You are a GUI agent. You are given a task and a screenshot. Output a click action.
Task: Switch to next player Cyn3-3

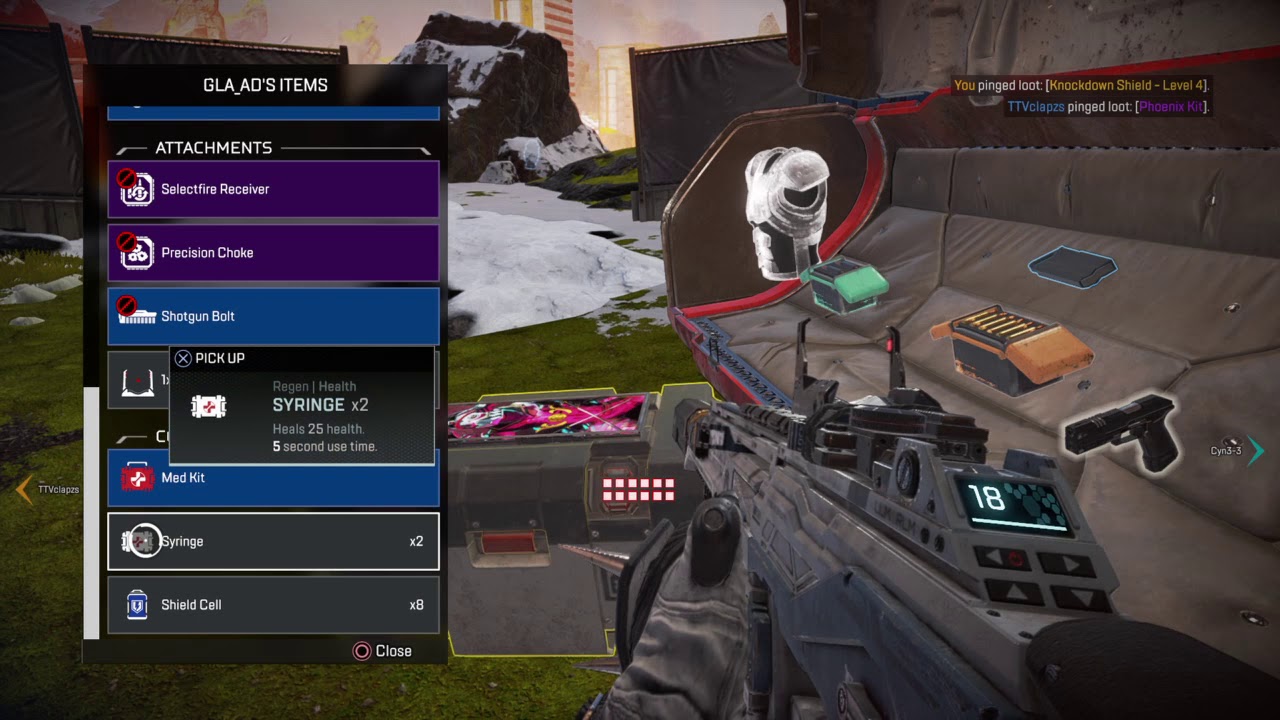coord(1255,451)
